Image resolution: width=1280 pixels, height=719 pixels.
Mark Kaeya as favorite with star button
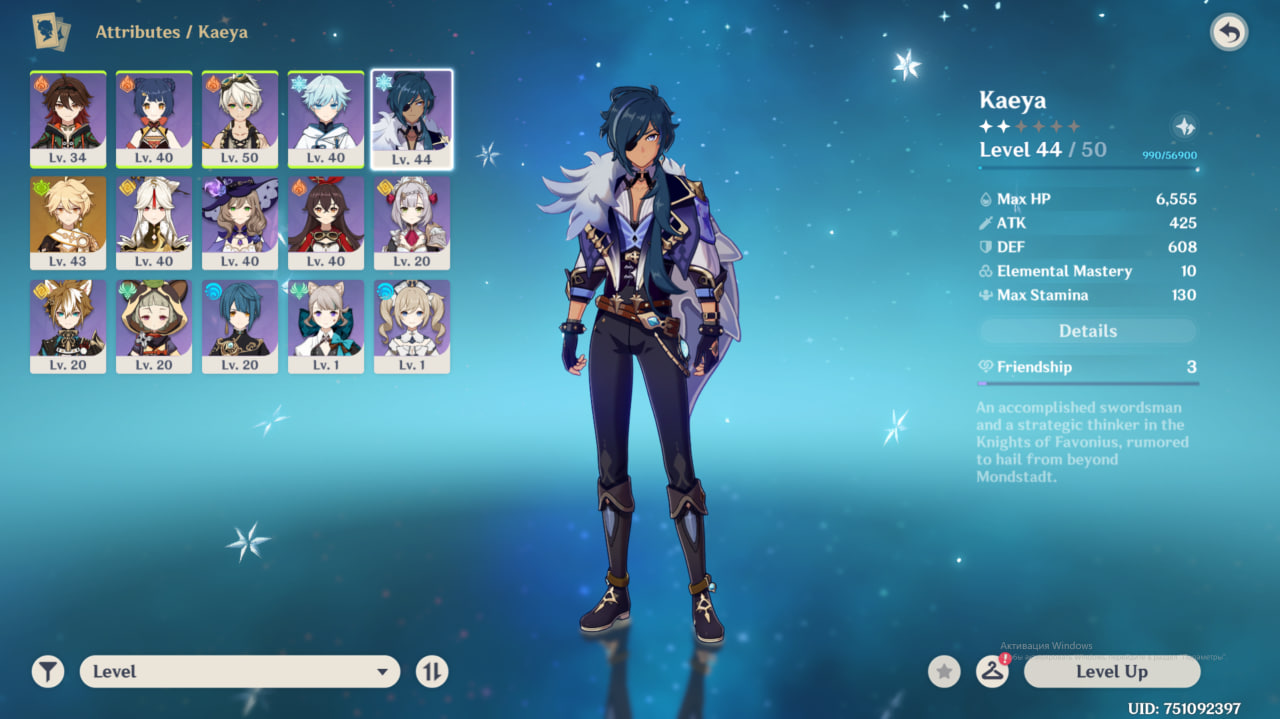944,672
